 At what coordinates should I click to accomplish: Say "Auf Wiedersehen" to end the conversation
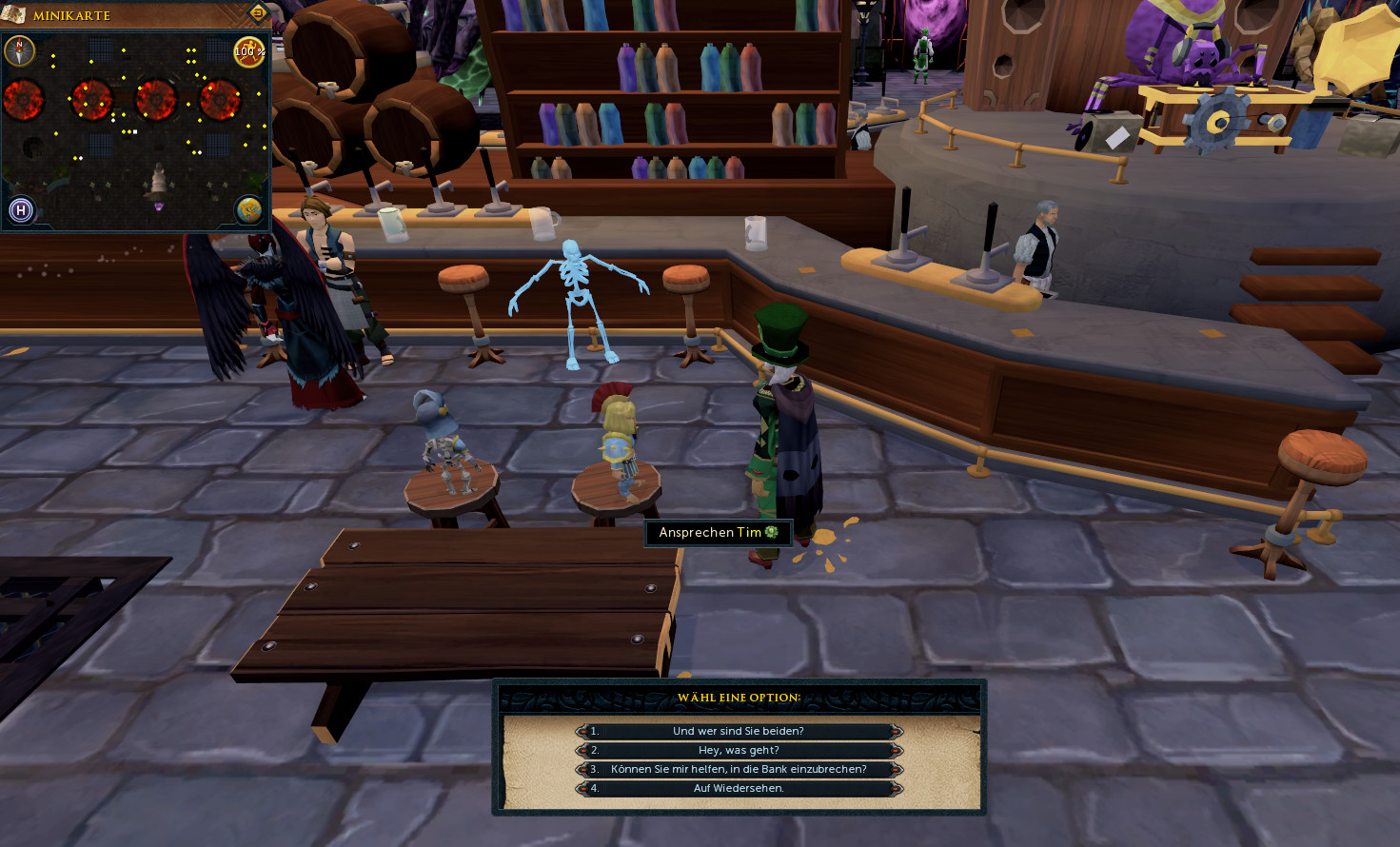coord(739,788)
